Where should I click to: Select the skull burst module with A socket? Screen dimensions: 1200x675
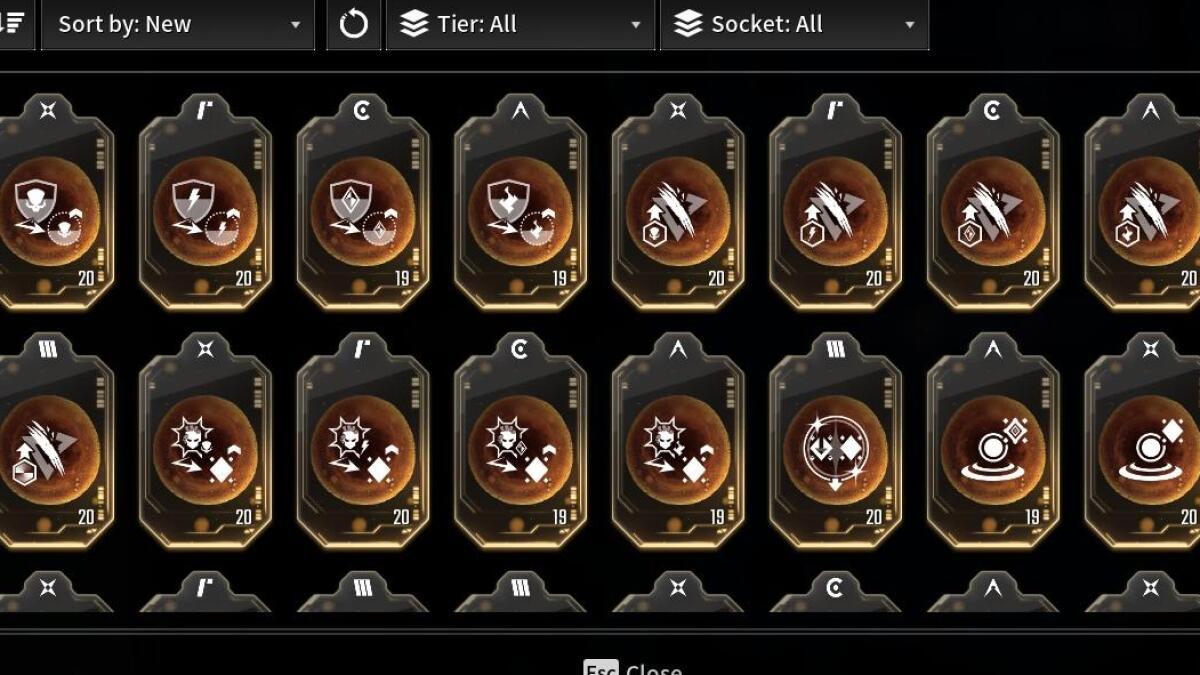pos(677,450)
